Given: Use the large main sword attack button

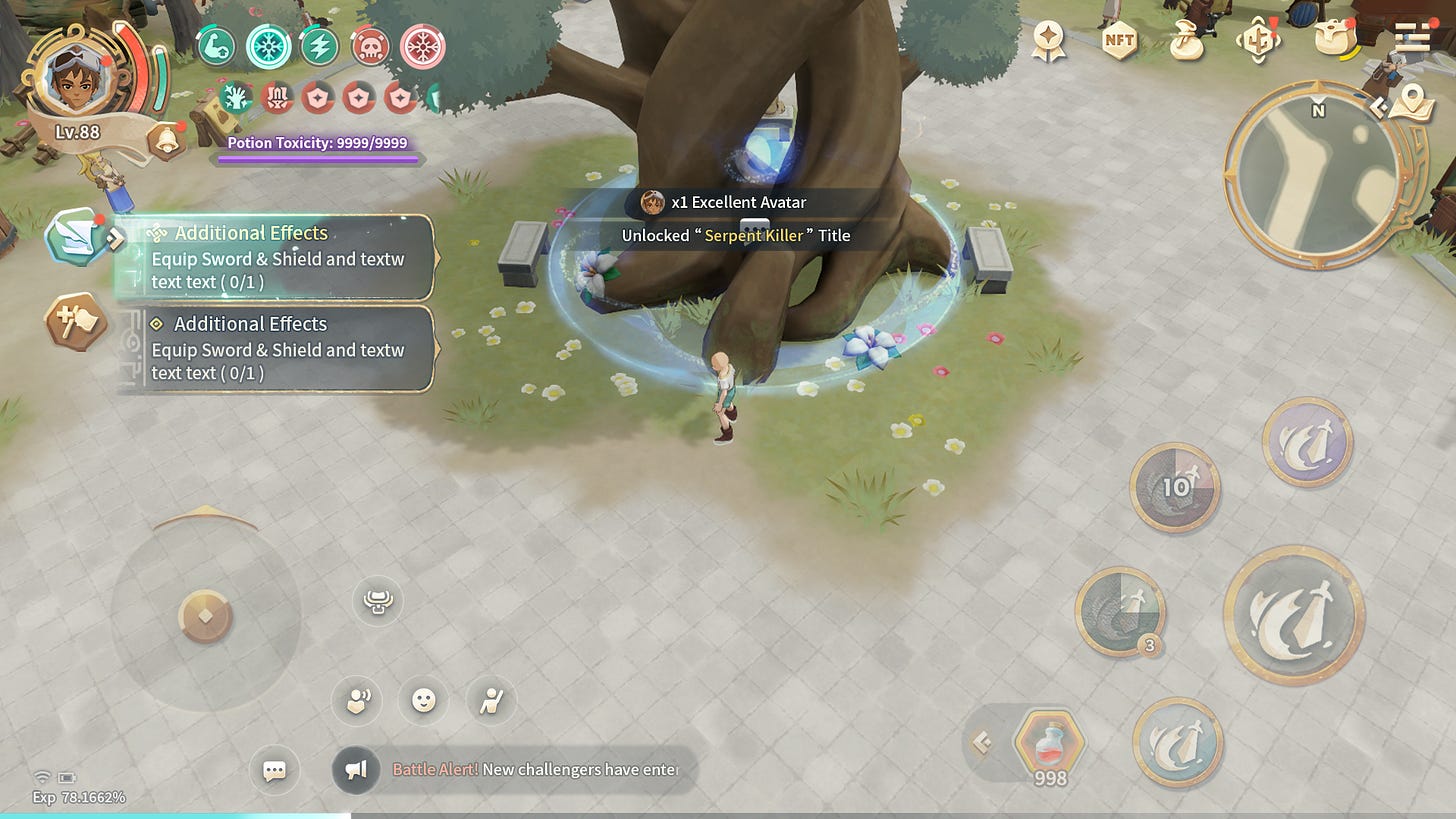Looking at the screenshot, I should click(x=1294, y=614).
